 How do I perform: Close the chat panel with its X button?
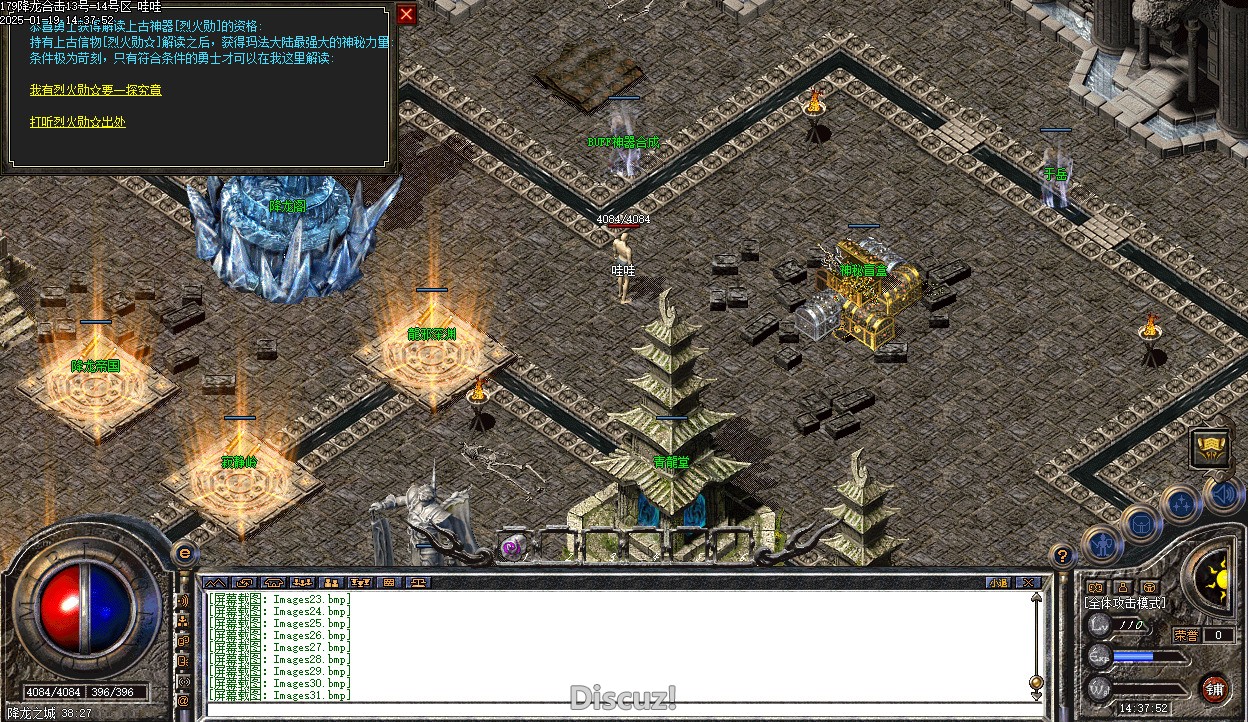point(1027,582)
